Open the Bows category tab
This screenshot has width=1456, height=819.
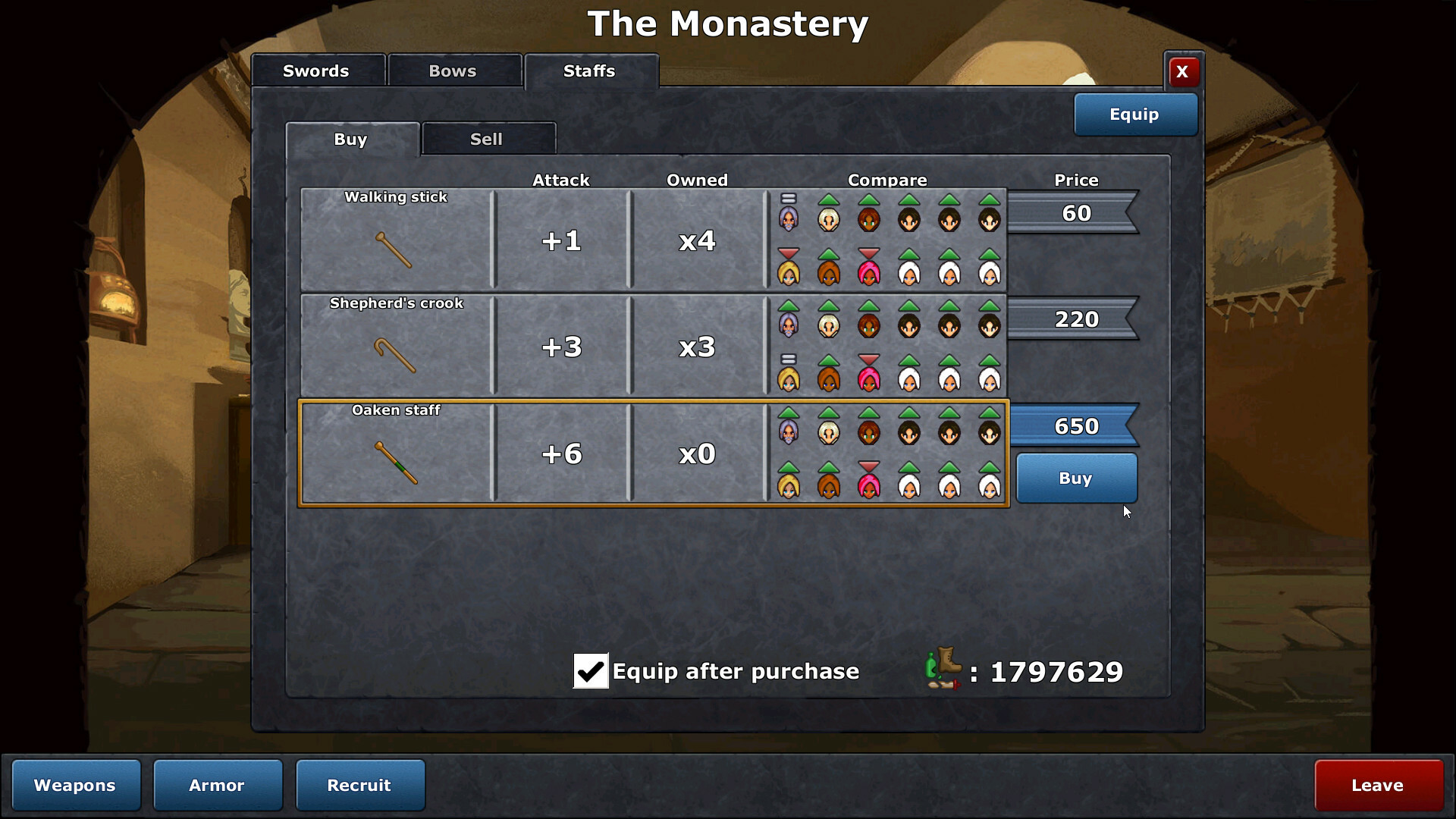click(453, 71)
